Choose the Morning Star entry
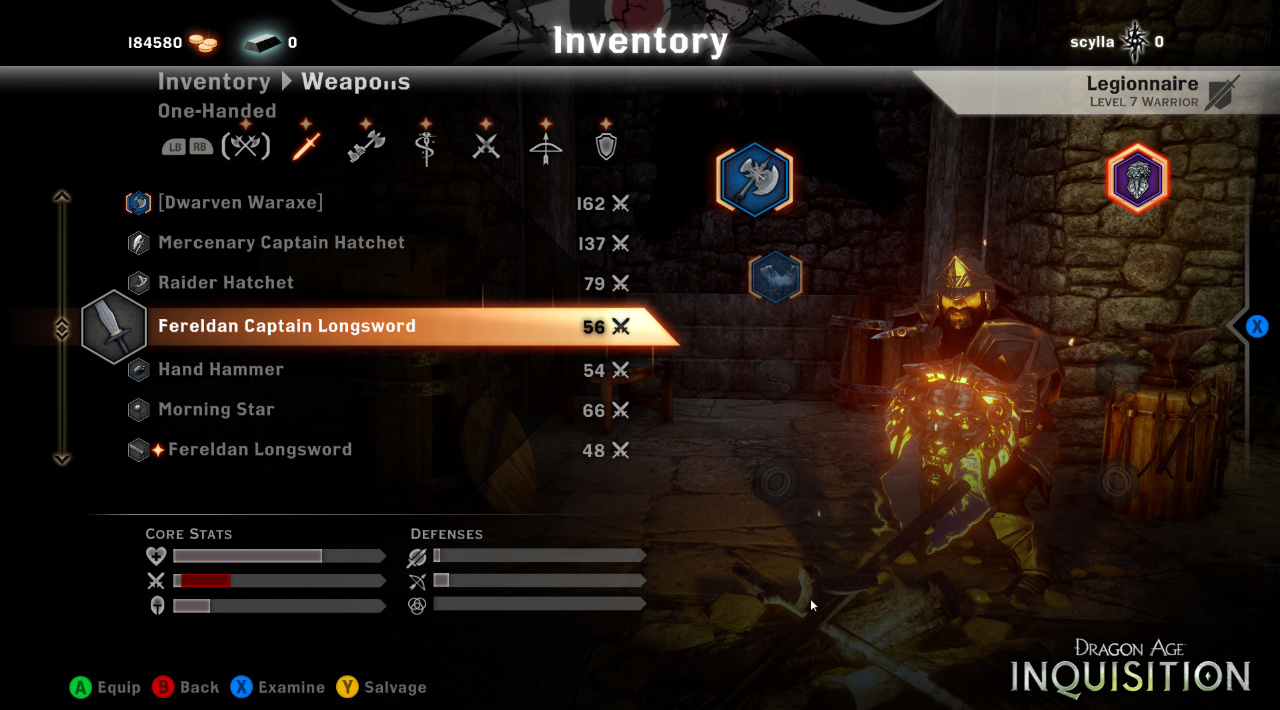1280x710 pixels. [216, 410]
